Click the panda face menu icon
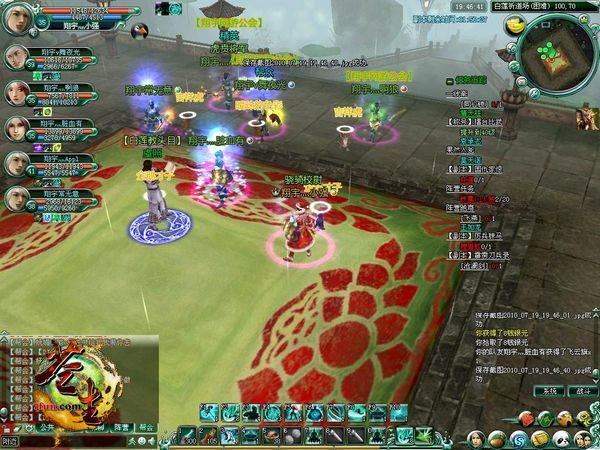600x450 pixels. click(x=564, y=438)
